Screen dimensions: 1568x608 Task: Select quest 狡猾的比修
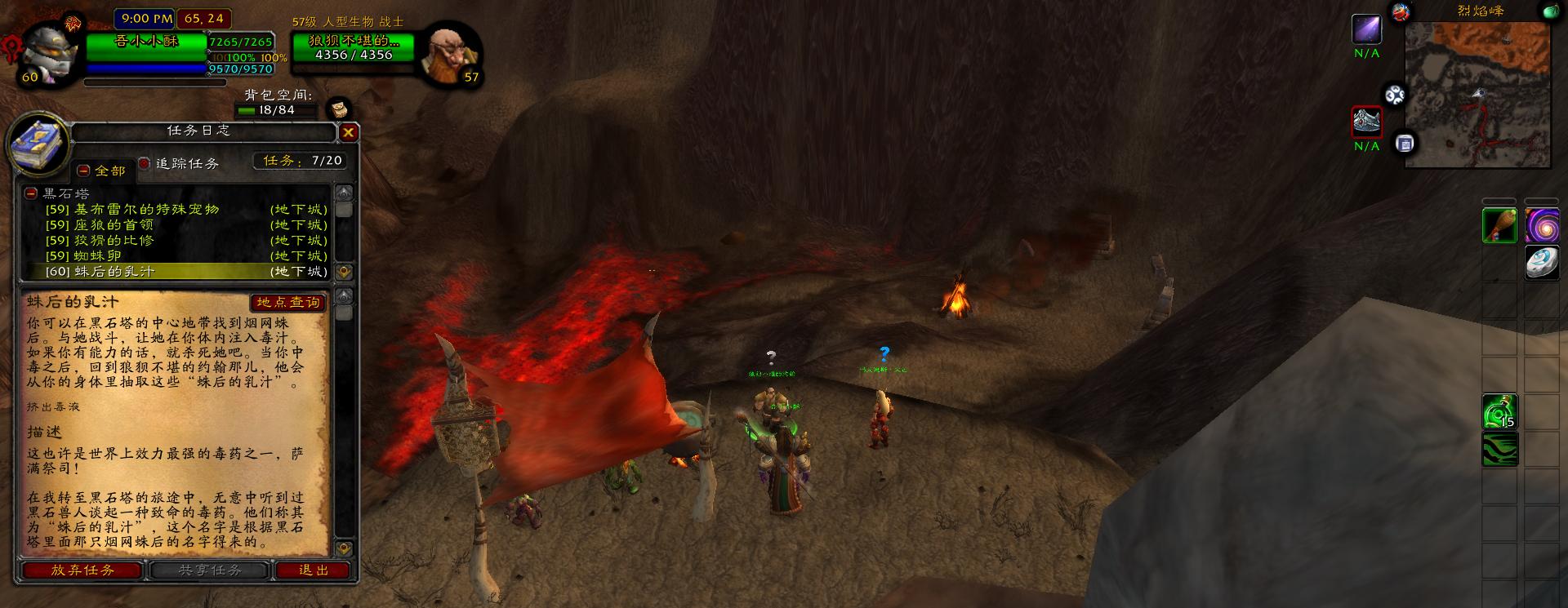(113, 241)
